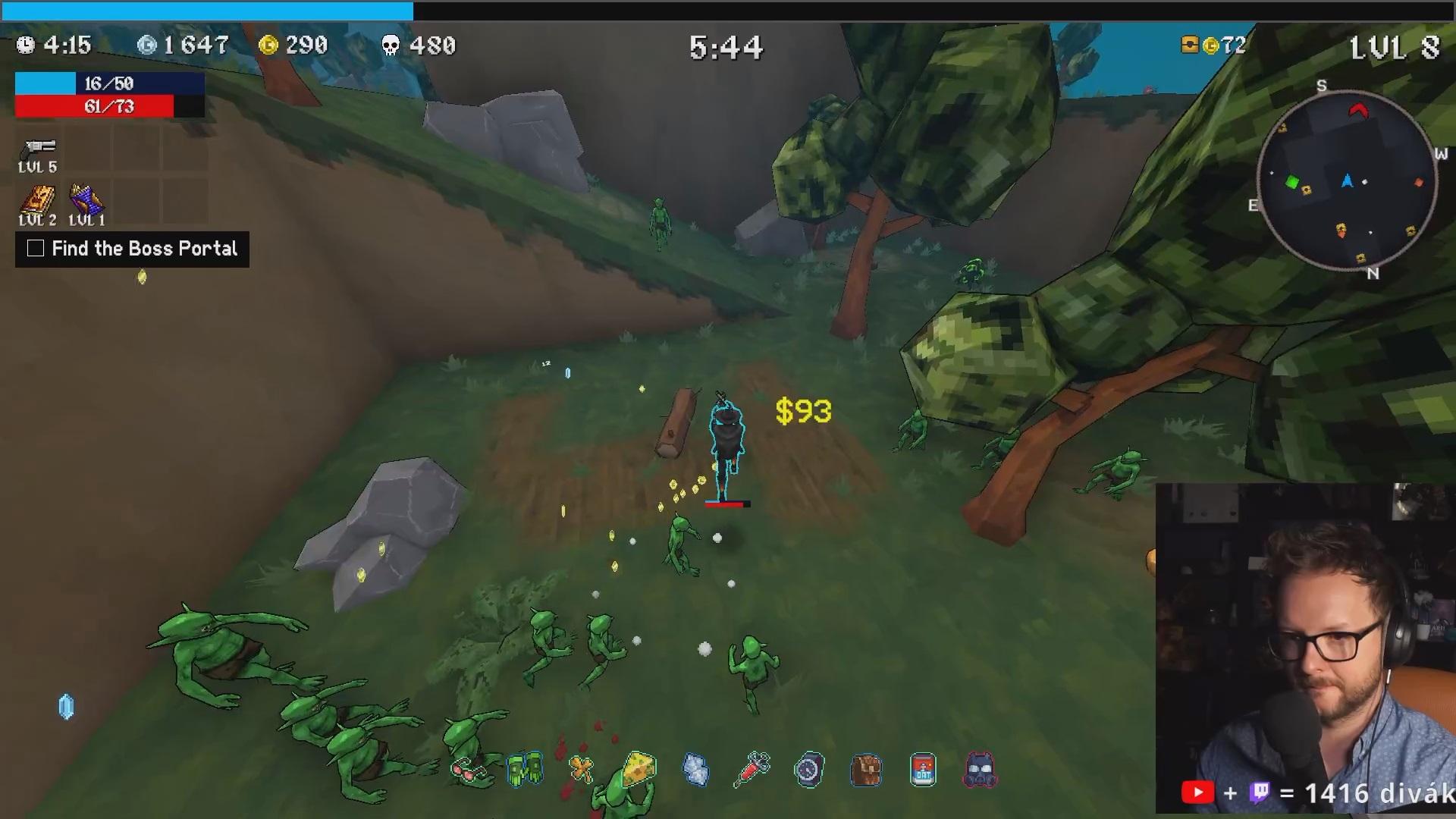Select the brown backpack item icon
Image resolution: width=1456 pixels, height=819 pixels.
(866, 770)
